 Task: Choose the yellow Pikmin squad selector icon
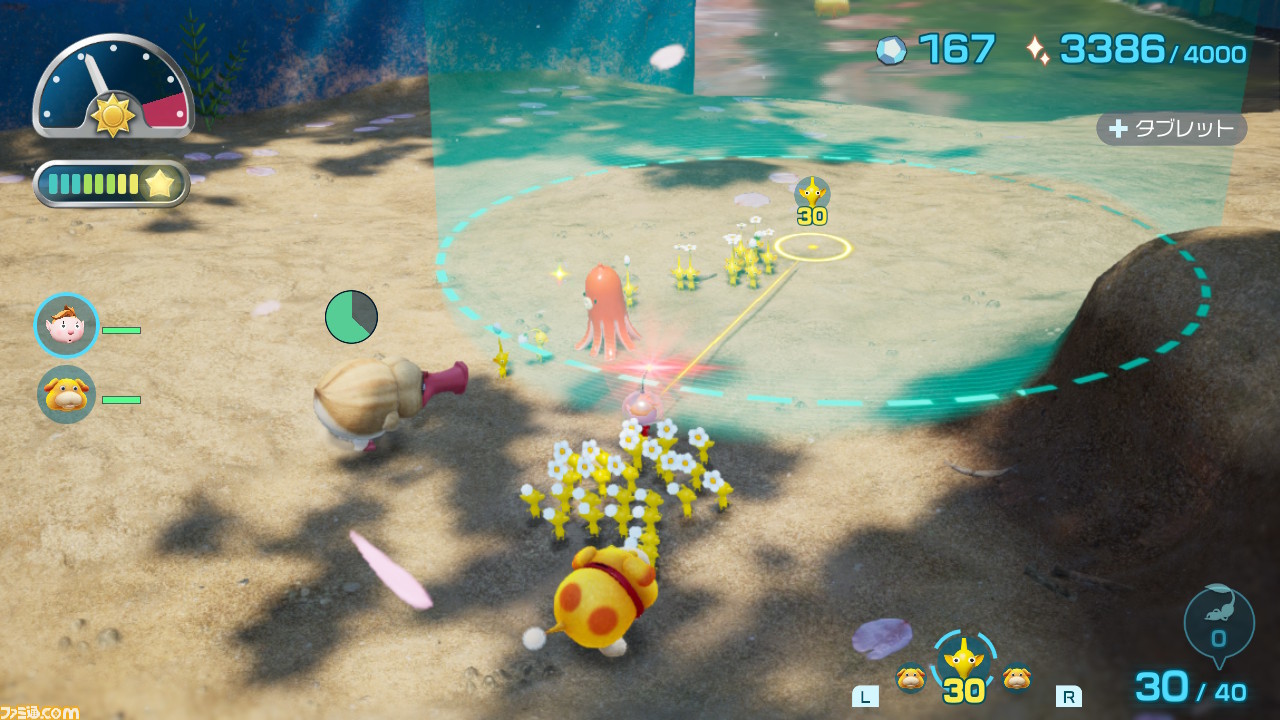point(964,660)
